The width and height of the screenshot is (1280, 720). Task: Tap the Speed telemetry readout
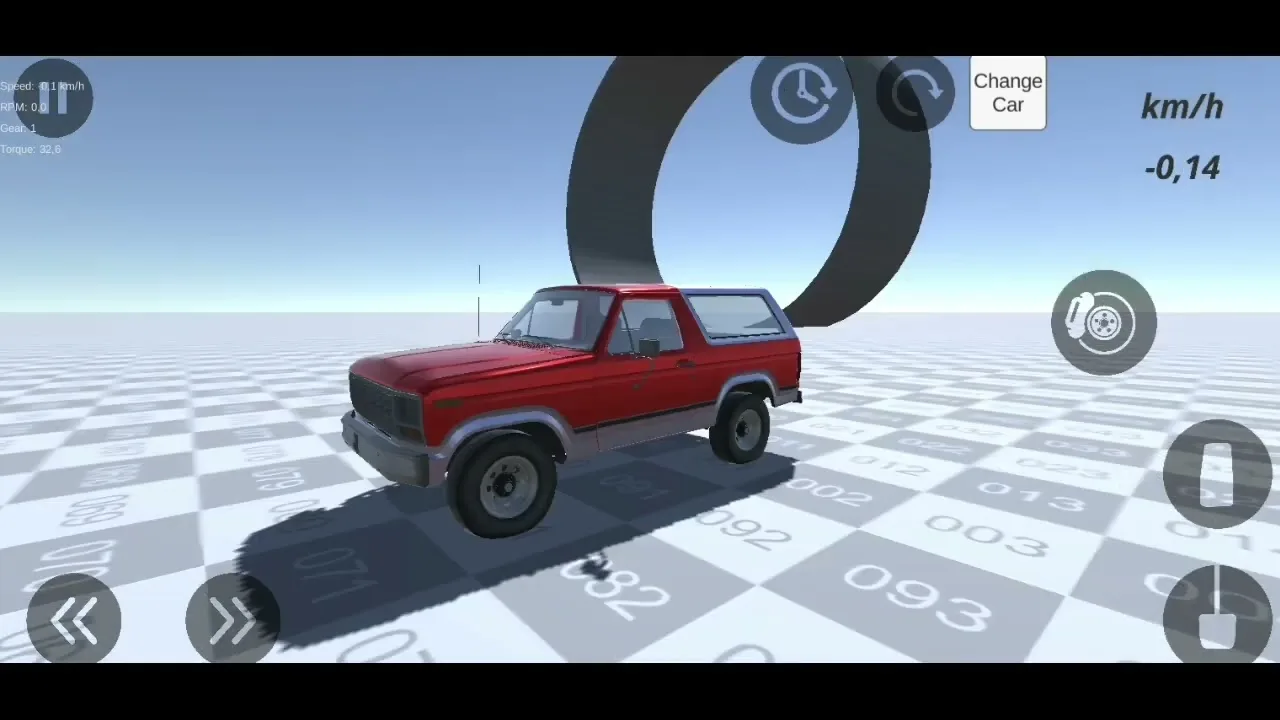42,85
